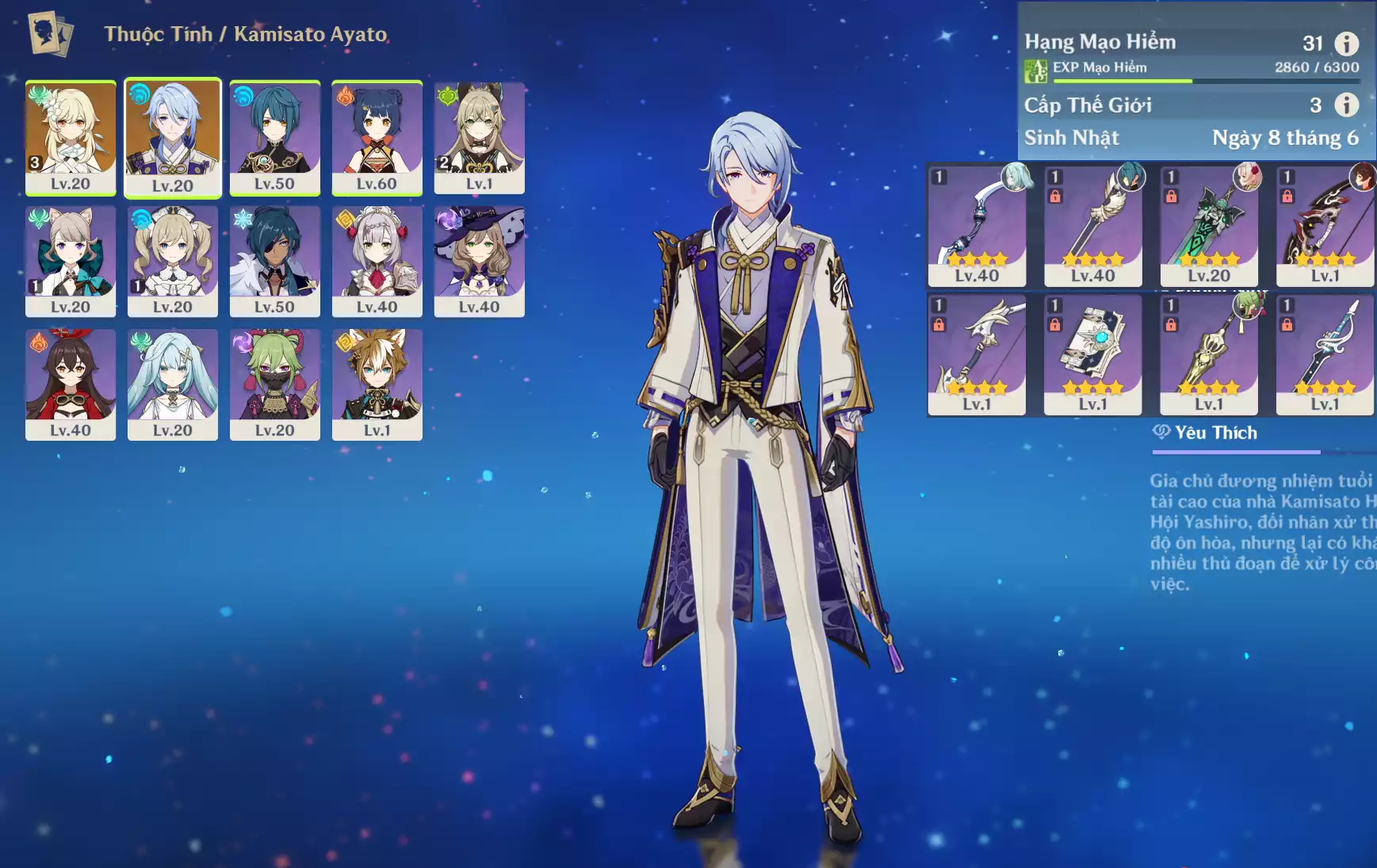Click the World Level info icon
Image resolution: width=1377 pixels, height=868 pixels.
point(1346,105)
